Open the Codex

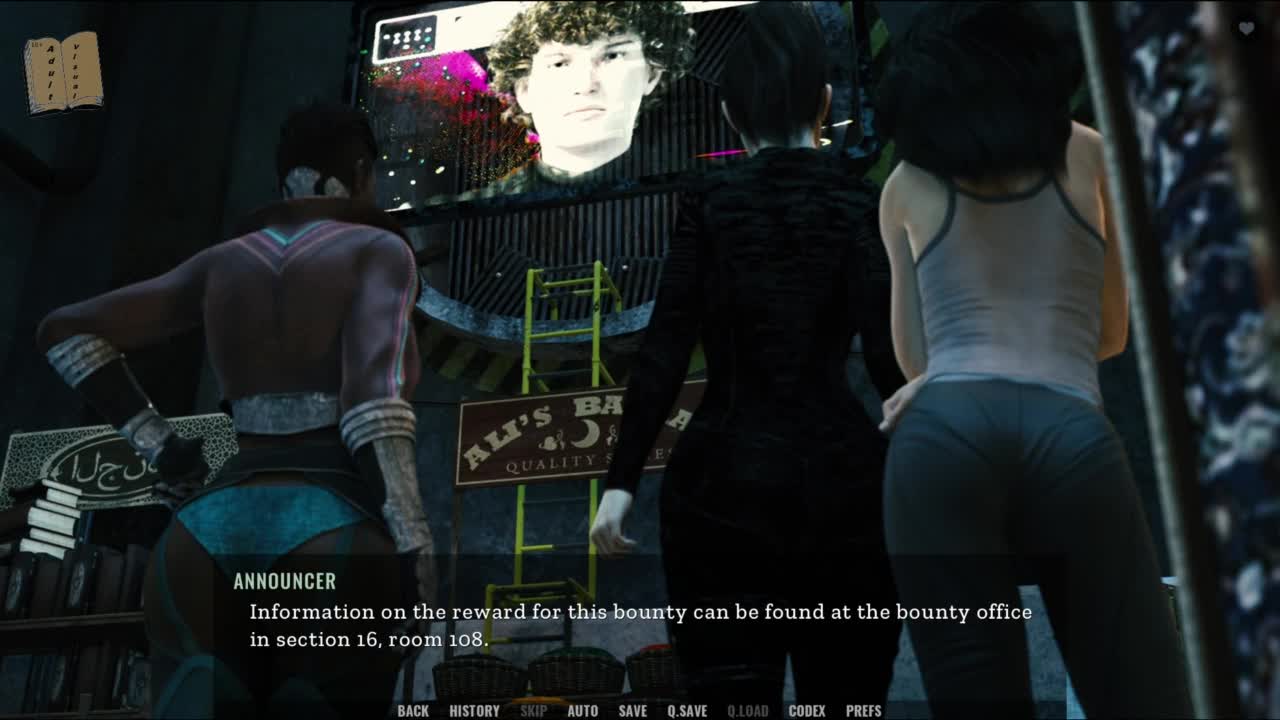tap(807, 711)
